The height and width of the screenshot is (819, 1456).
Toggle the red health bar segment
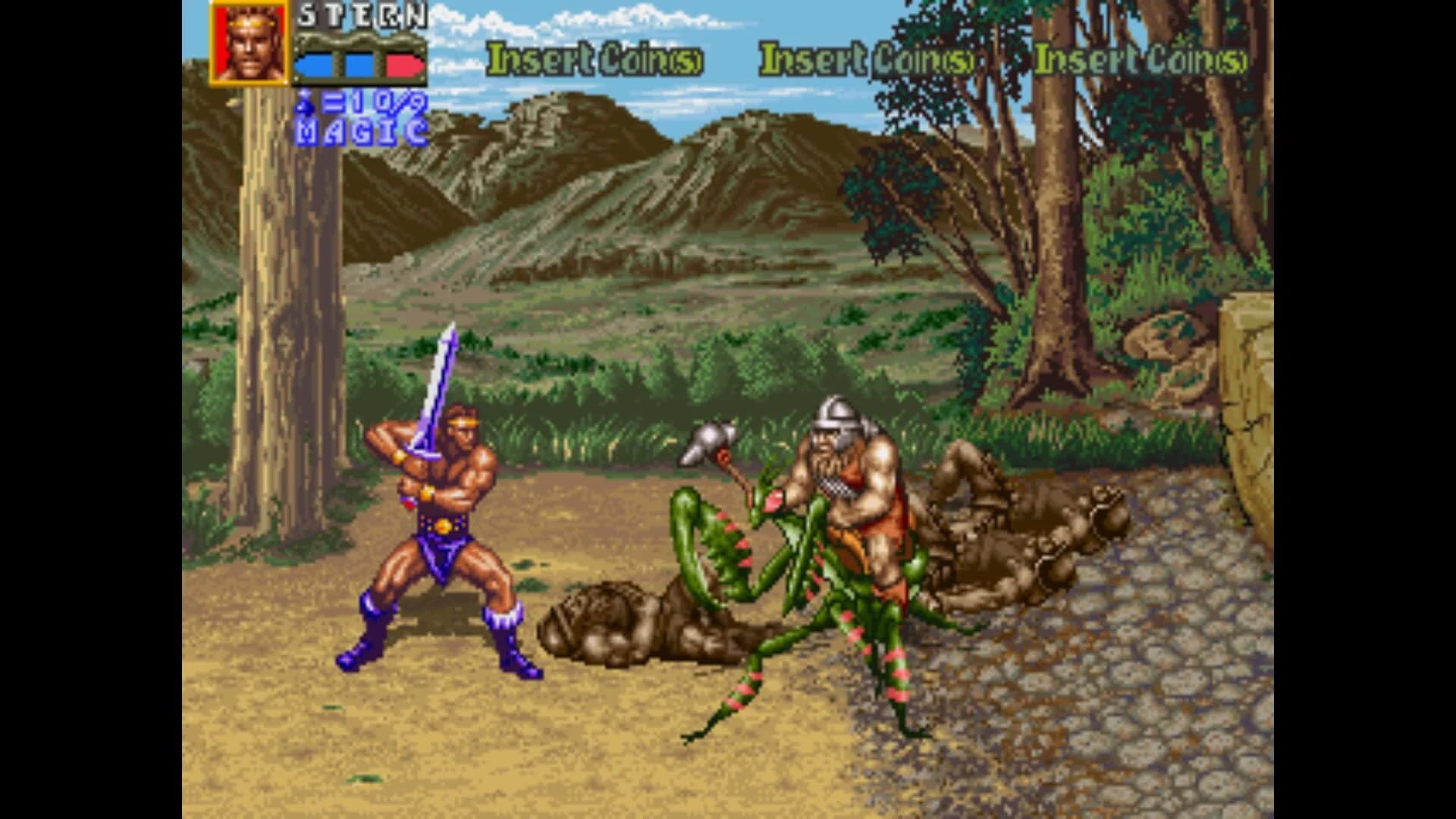[x=402, y=64]
